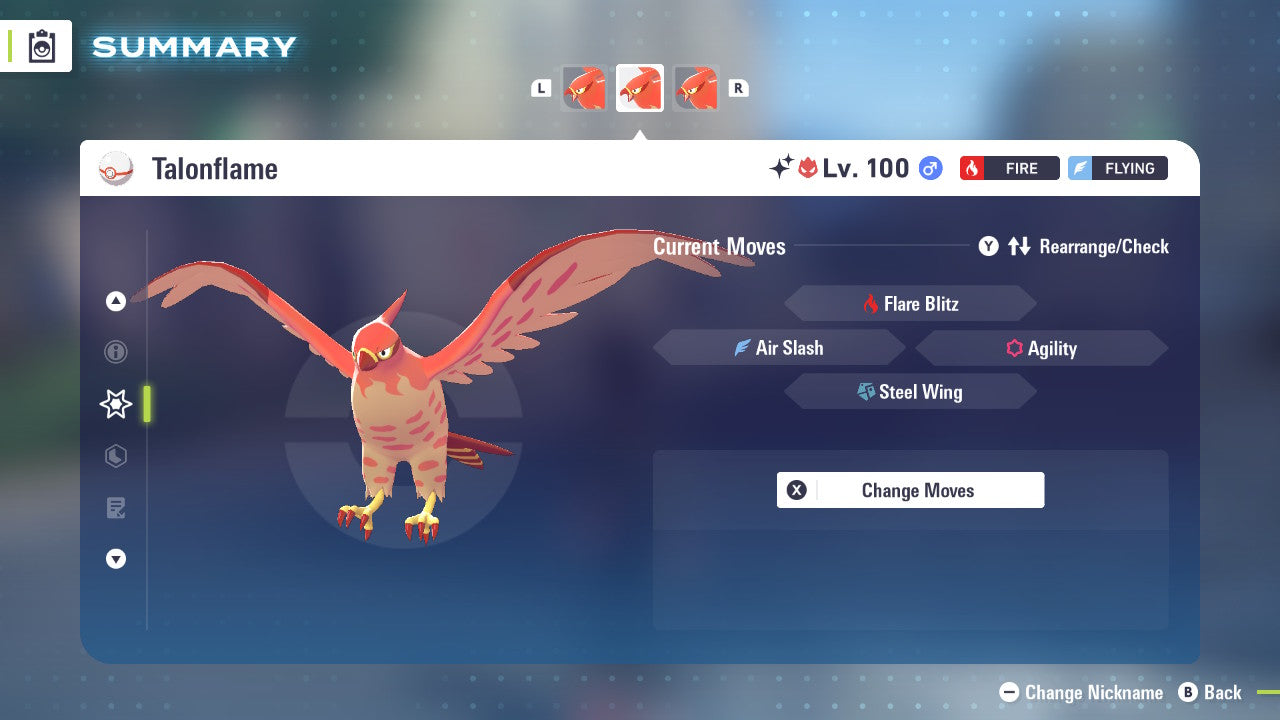Click the upward arrow above the page icons
Image resolution: width=1280 pixels, height=720 pixels.
116,302
